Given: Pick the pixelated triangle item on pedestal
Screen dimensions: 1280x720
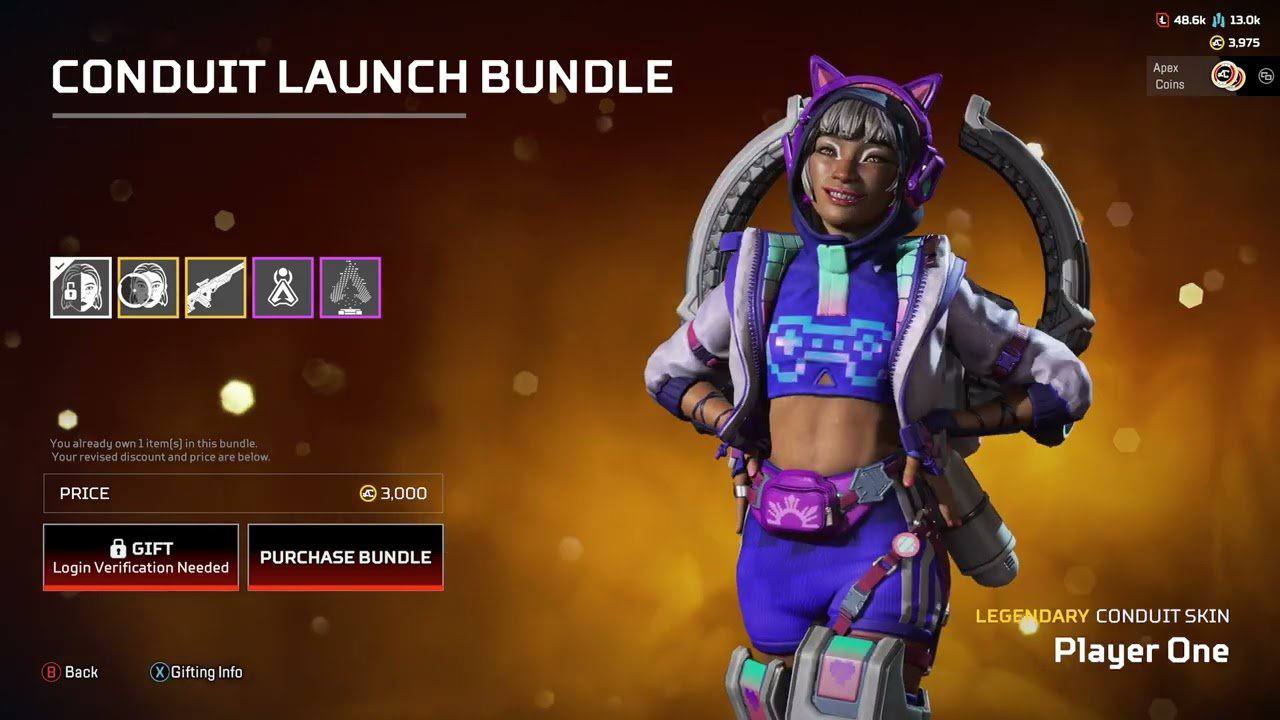Looking at the screenshot, I should point(350,288).
